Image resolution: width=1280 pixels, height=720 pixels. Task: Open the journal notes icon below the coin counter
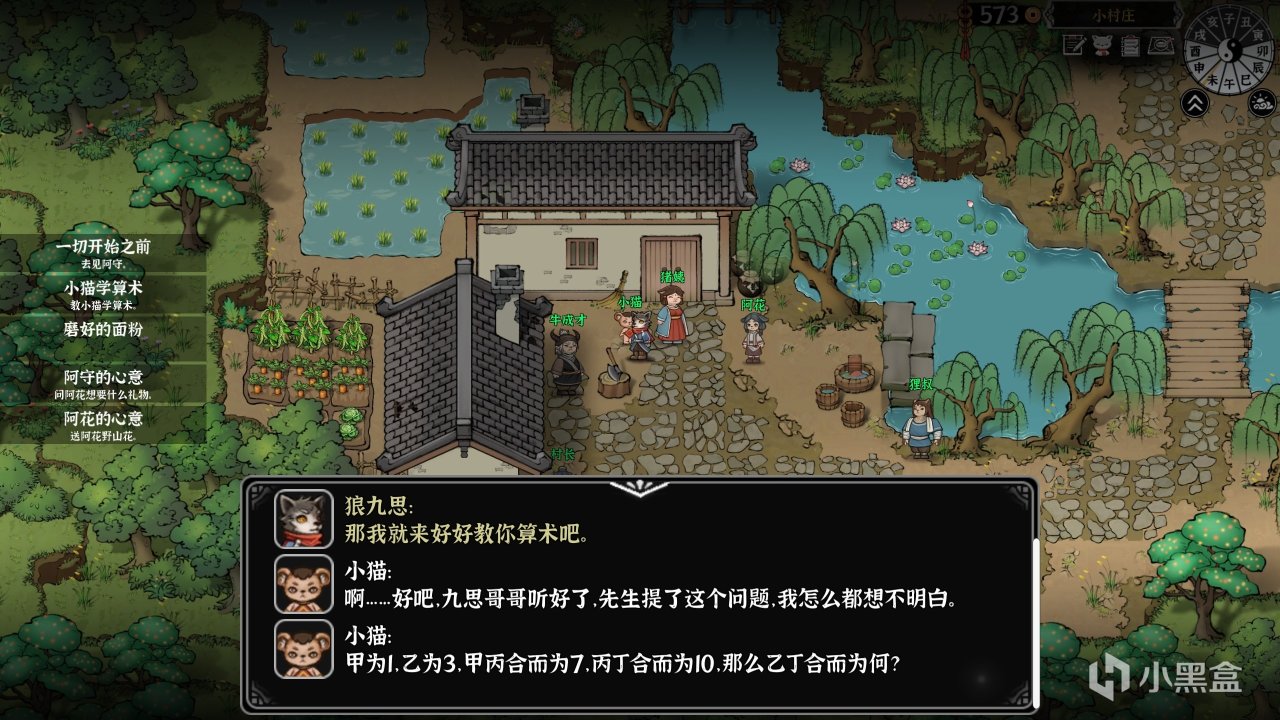click(1073, 46)
